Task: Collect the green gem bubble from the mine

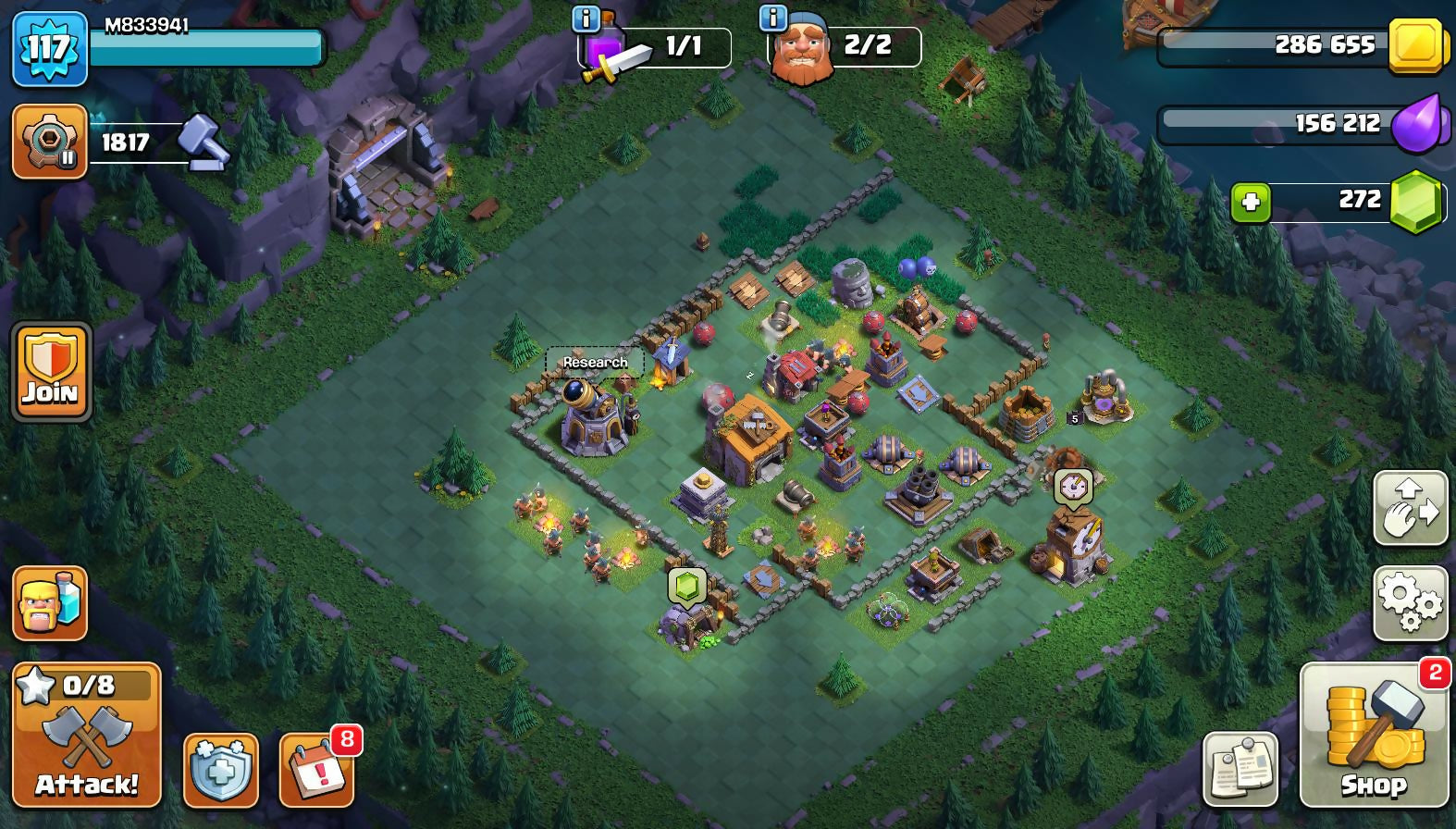Action: click(687, 586)
